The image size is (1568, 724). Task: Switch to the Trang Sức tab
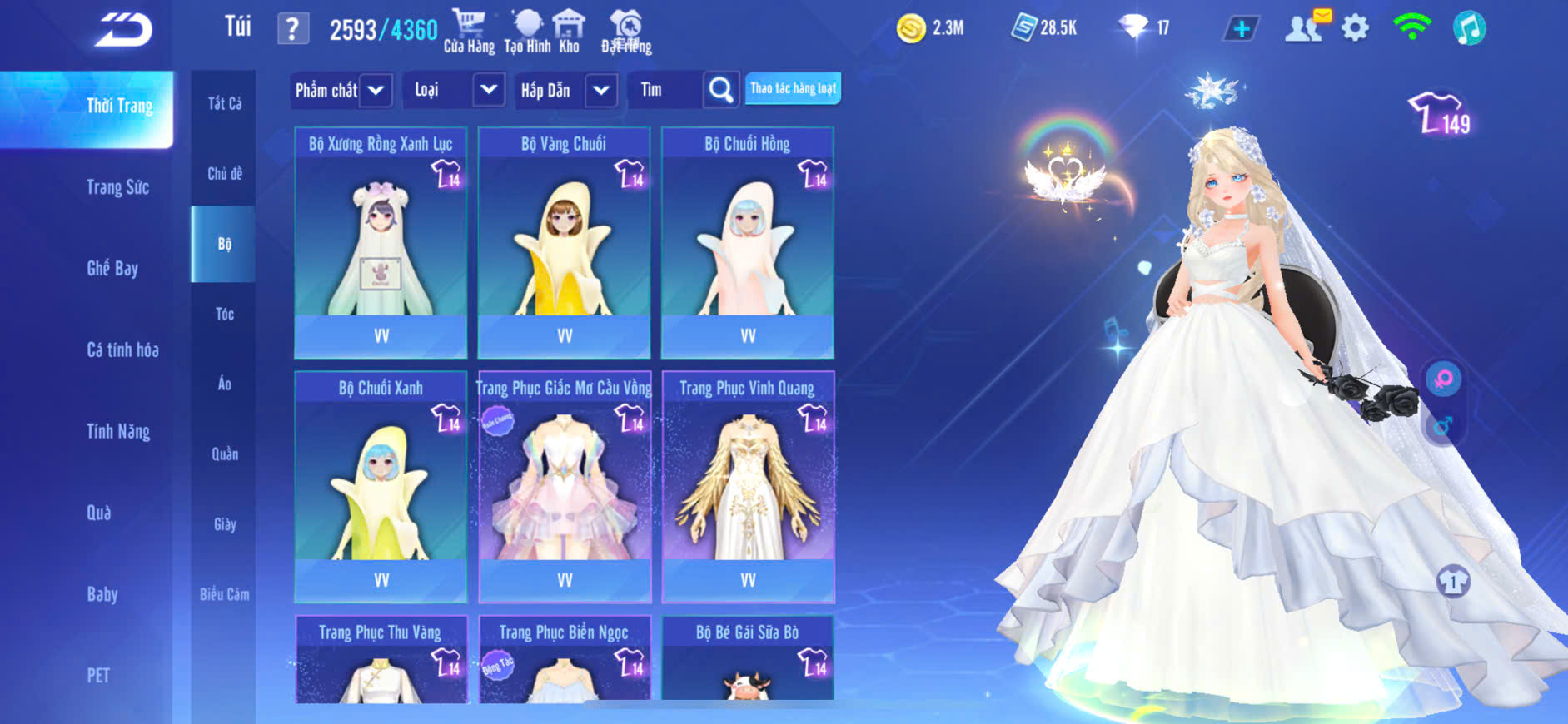coord(117,187)
